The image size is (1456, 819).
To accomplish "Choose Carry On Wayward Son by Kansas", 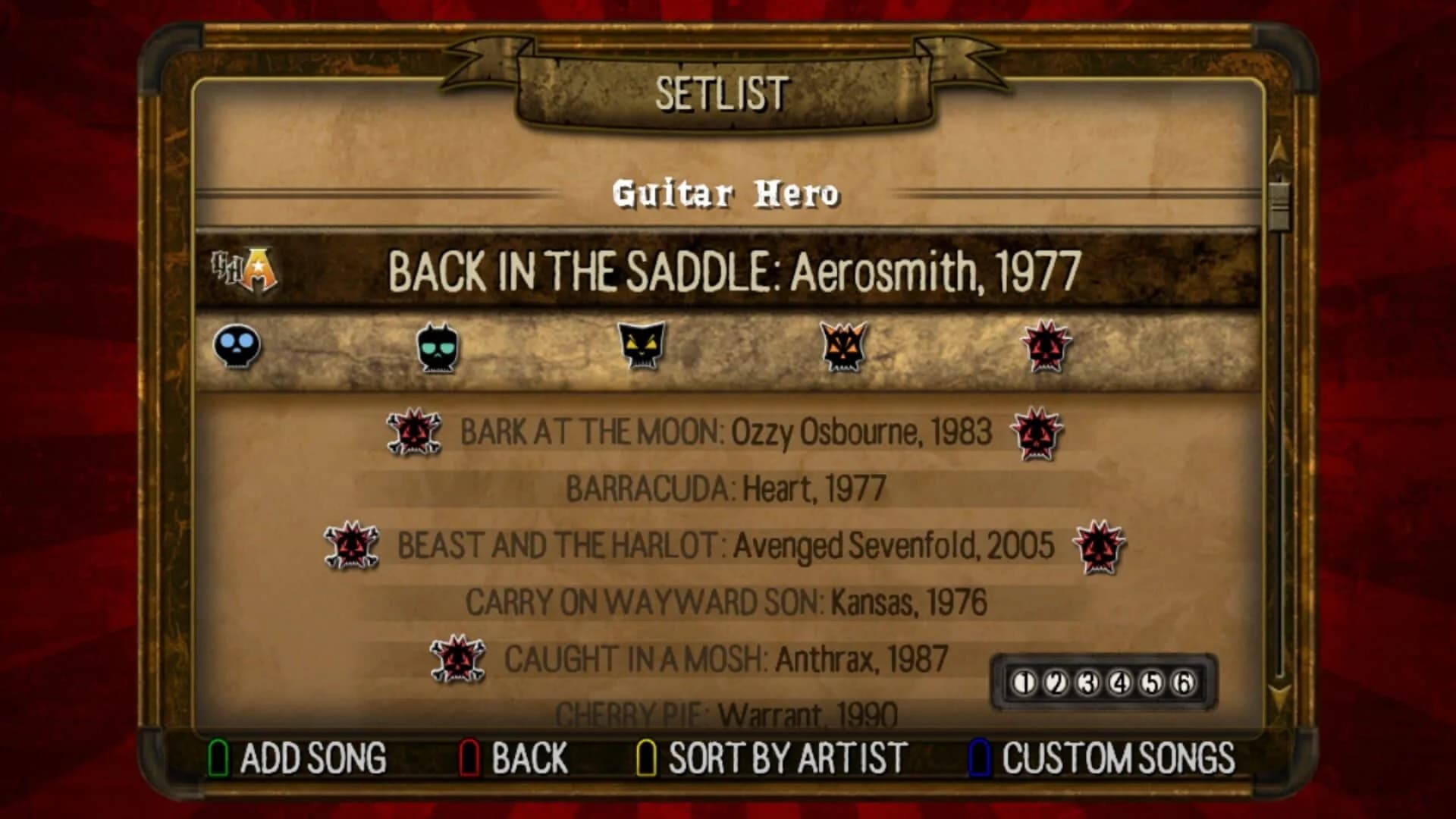I will [726, 601].
